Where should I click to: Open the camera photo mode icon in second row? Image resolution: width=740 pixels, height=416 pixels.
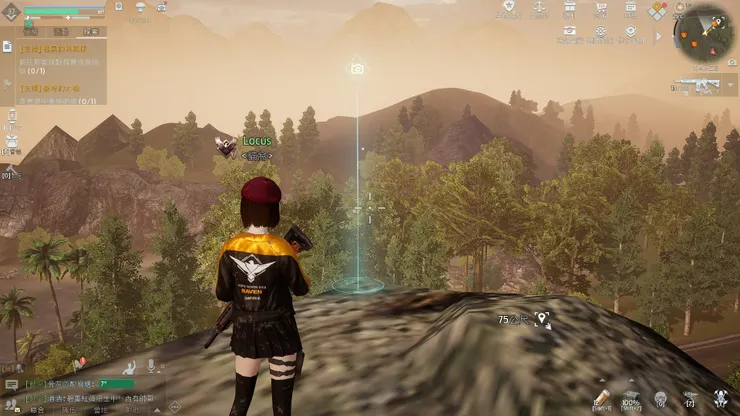click(x=569, y=31)
